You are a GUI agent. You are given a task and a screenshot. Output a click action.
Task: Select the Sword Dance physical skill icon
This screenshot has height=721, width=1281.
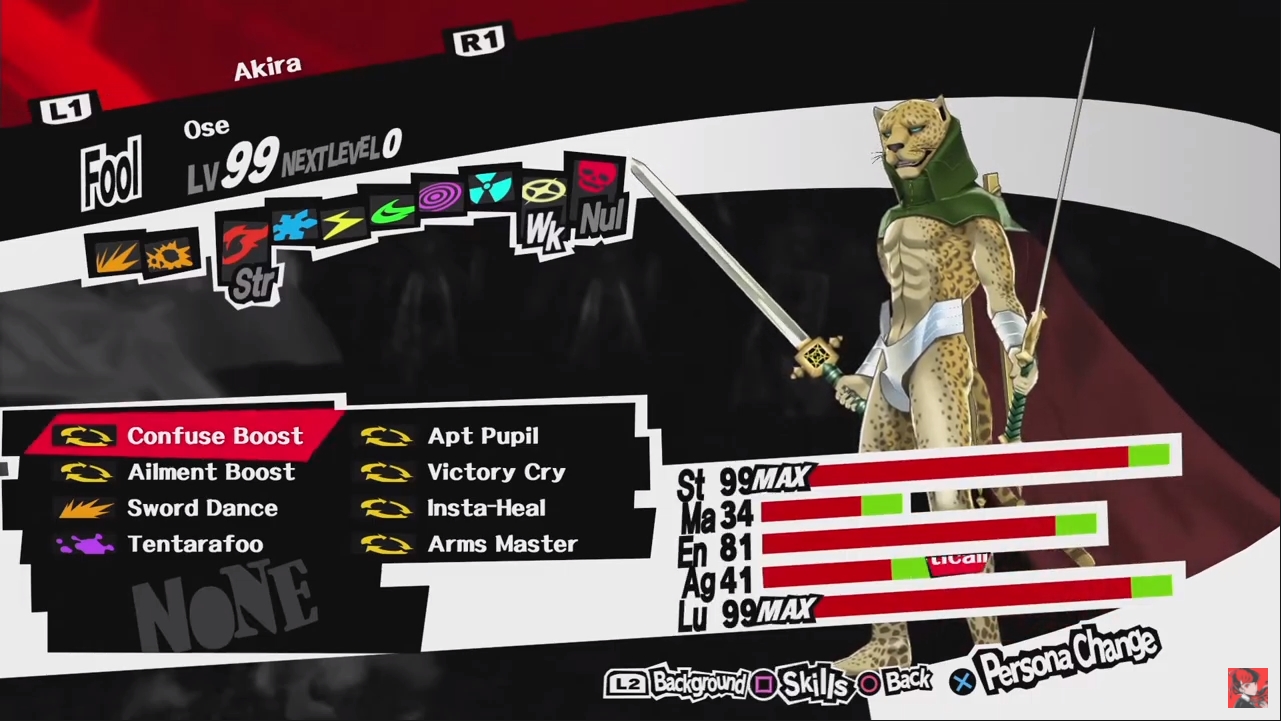[88, 508]
